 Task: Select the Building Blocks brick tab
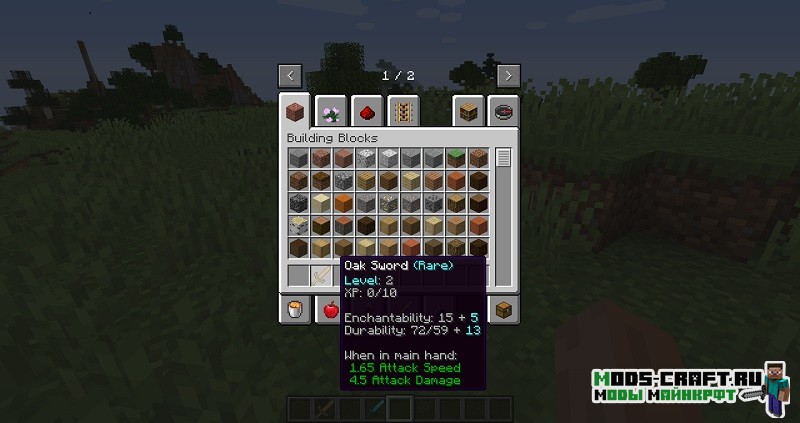pos(295,109)
